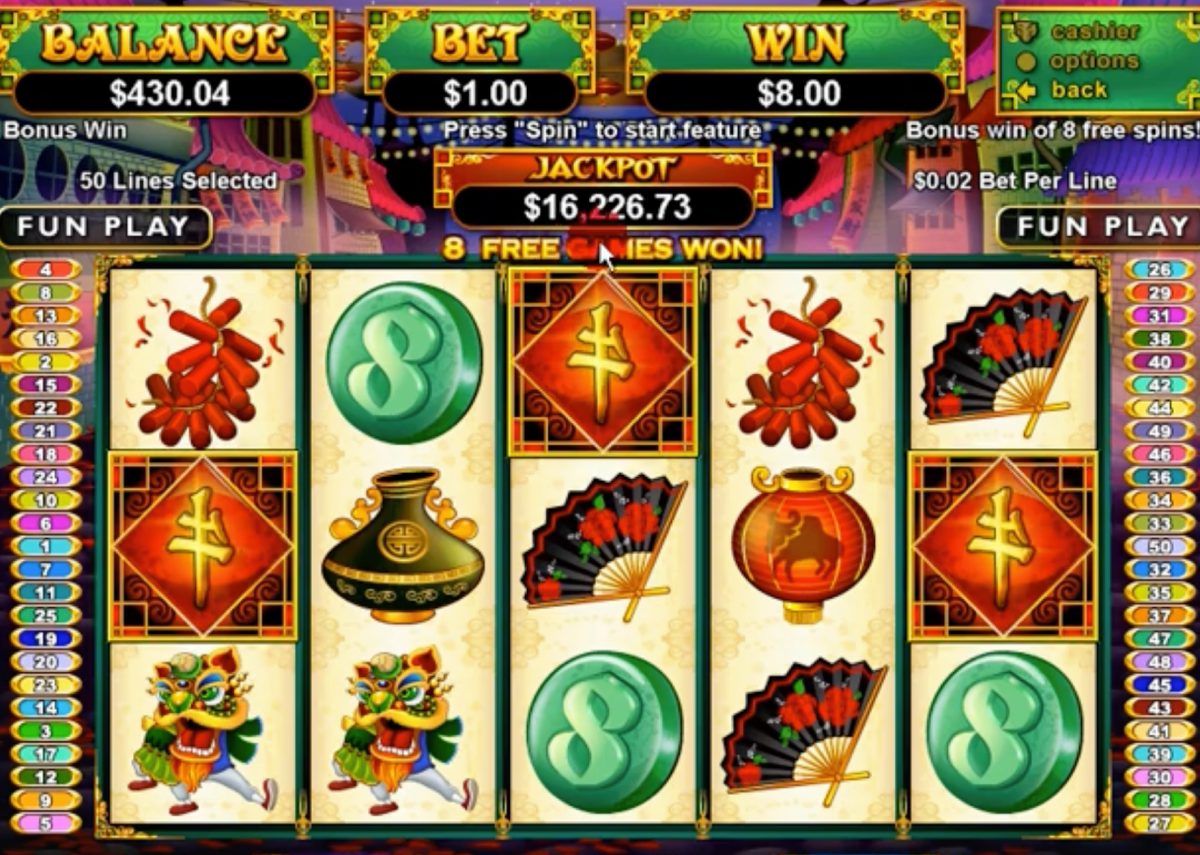The height and width of the screenshot is (855, 1200).
Task: Select the payline 25 indicator
Action: (x=46, y=616)
